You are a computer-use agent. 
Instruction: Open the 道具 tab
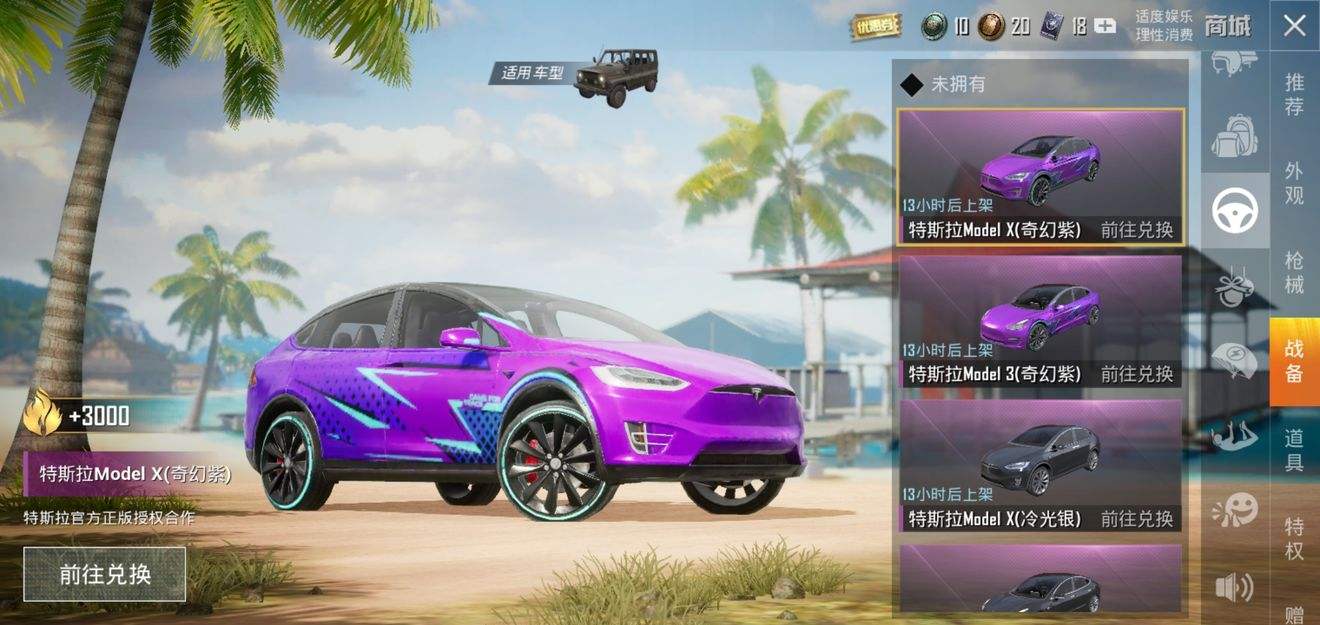(x=1294, y=450)
